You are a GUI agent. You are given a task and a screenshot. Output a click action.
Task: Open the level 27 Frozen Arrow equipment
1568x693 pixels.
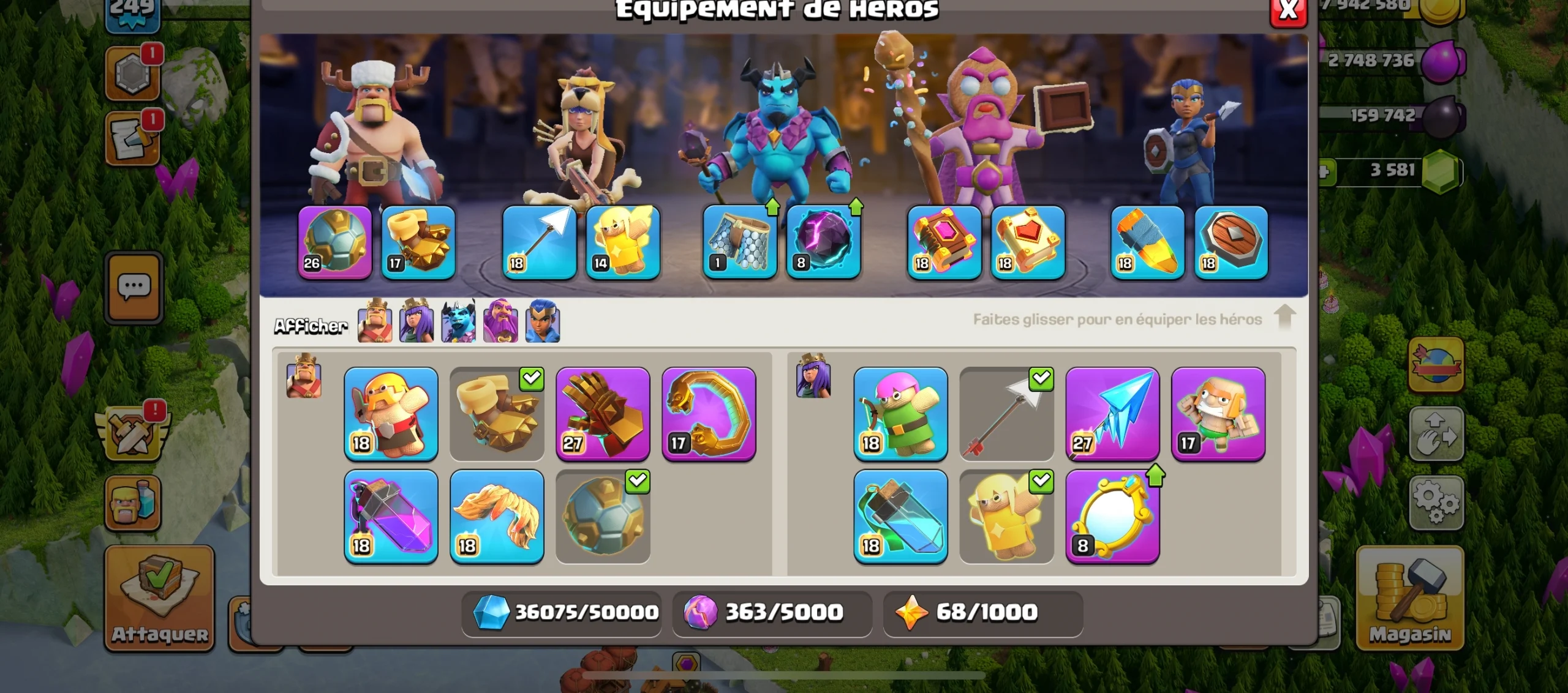pyautogui.click(x=1112, y=414)
